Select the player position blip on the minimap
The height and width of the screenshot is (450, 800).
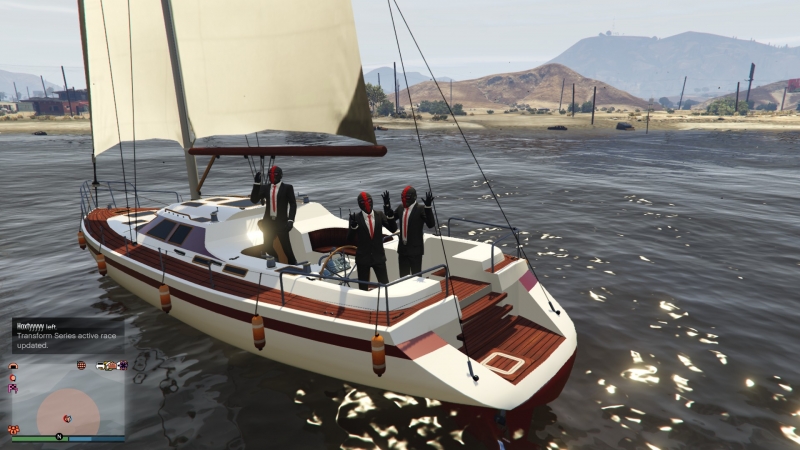pyautogui.click(x=67, y=417)
